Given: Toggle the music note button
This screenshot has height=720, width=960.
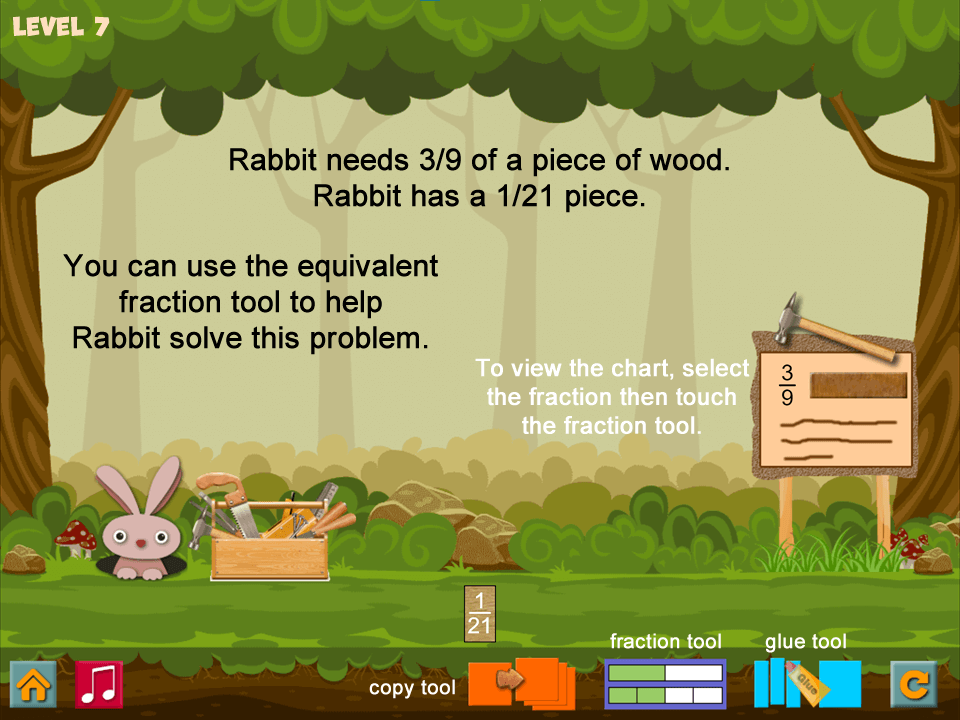Looking at the screenshot, I should point(99,685).
